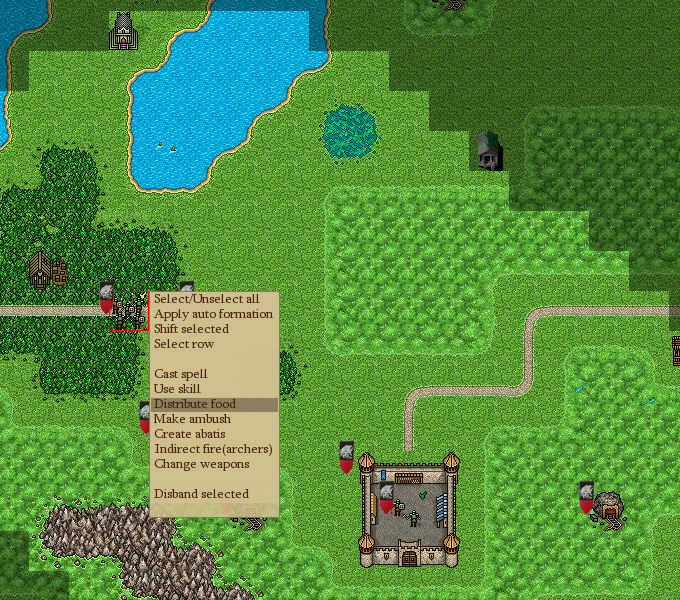
Task: Apply auto formation to the army
Action: click(x=213, y=314)
